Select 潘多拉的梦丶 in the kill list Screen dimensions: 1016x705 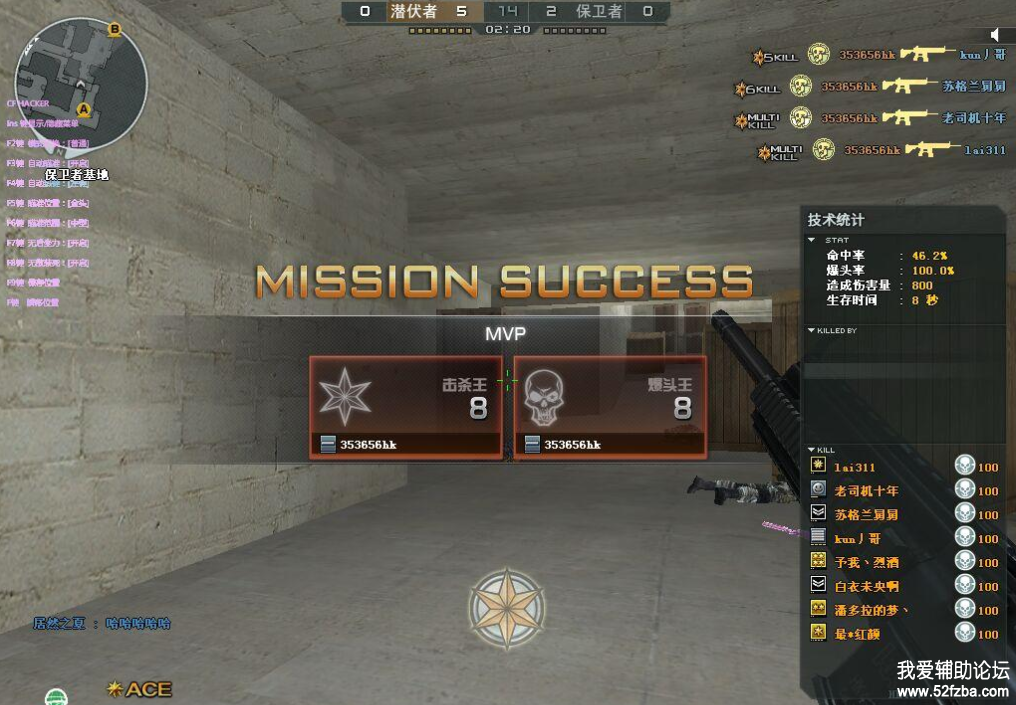click(x=872, y=610)
